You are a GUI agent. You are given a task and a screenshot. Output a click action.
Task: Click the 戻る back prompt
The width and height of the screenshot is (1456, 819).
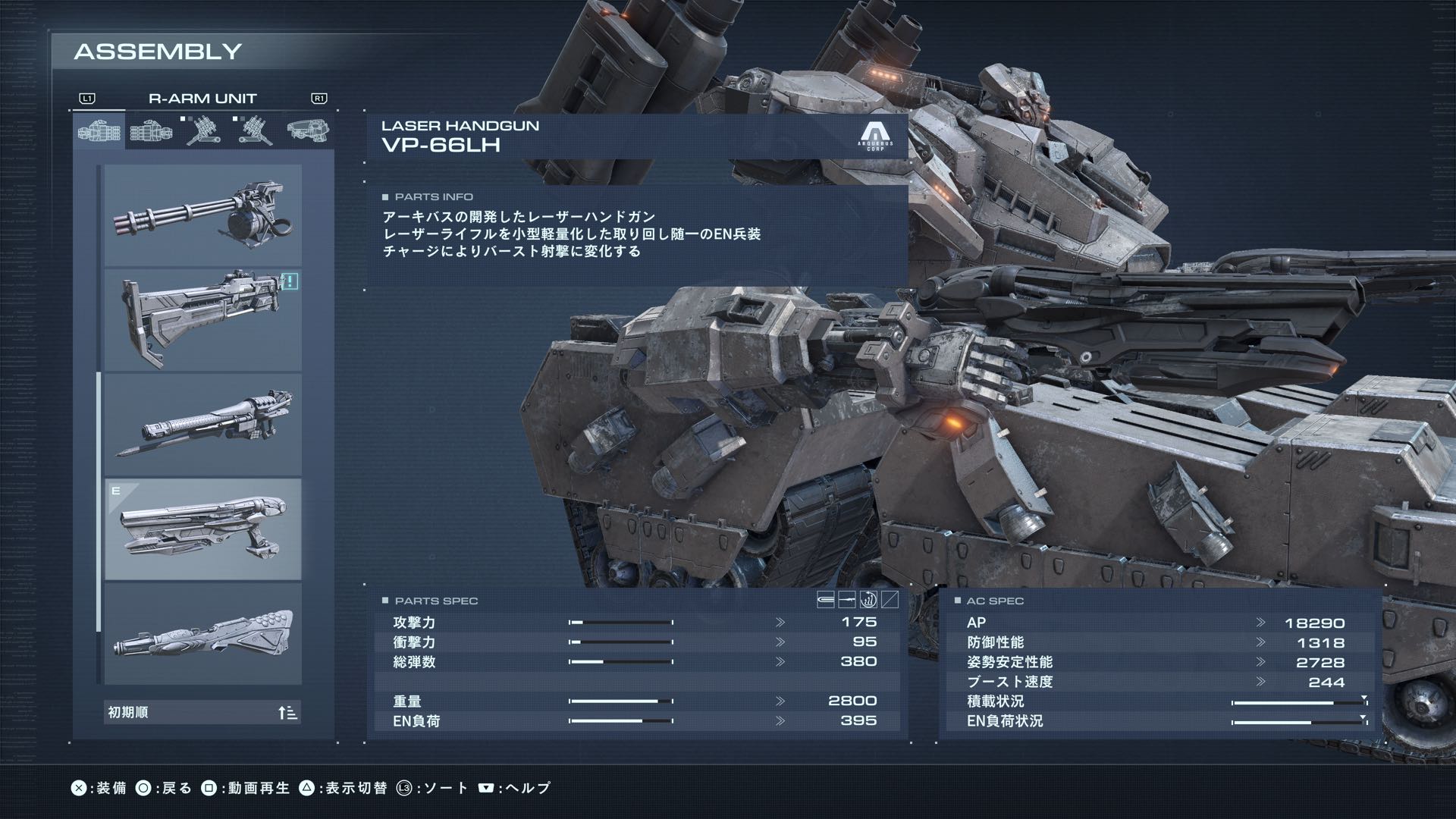168,787
